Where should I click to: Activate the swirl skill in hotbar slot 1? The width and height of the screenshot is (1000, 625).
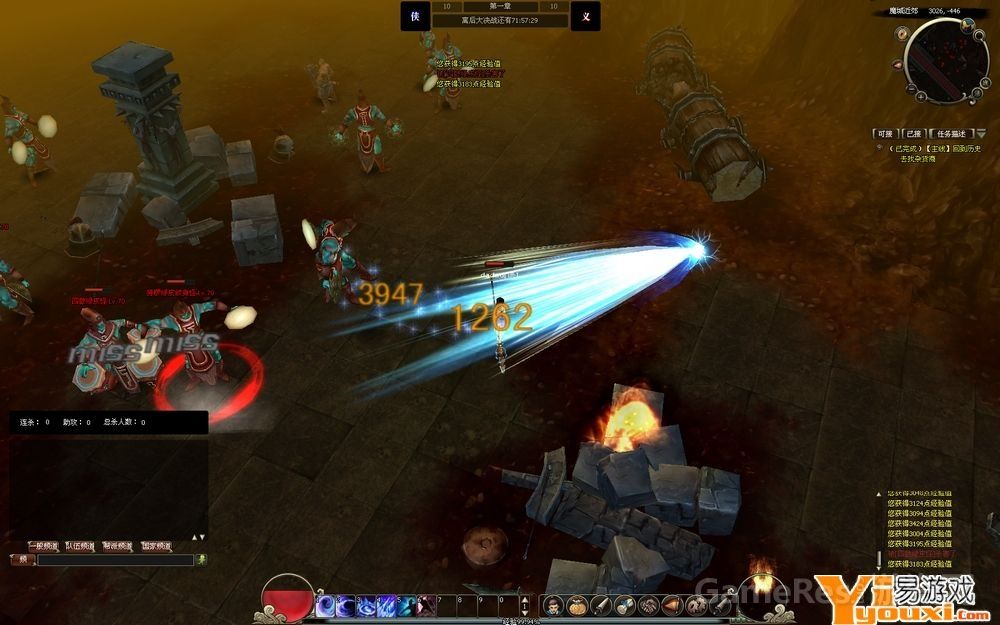327,606
